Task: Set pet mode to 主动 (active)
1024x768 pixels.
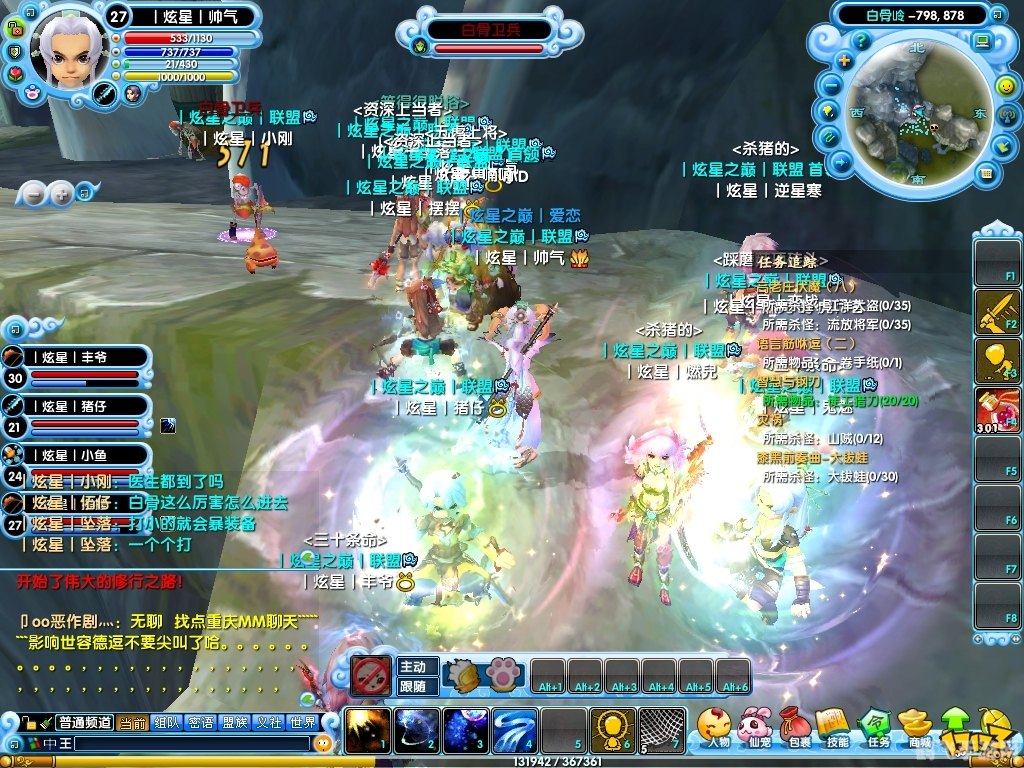Action: (x=413, y=667)
